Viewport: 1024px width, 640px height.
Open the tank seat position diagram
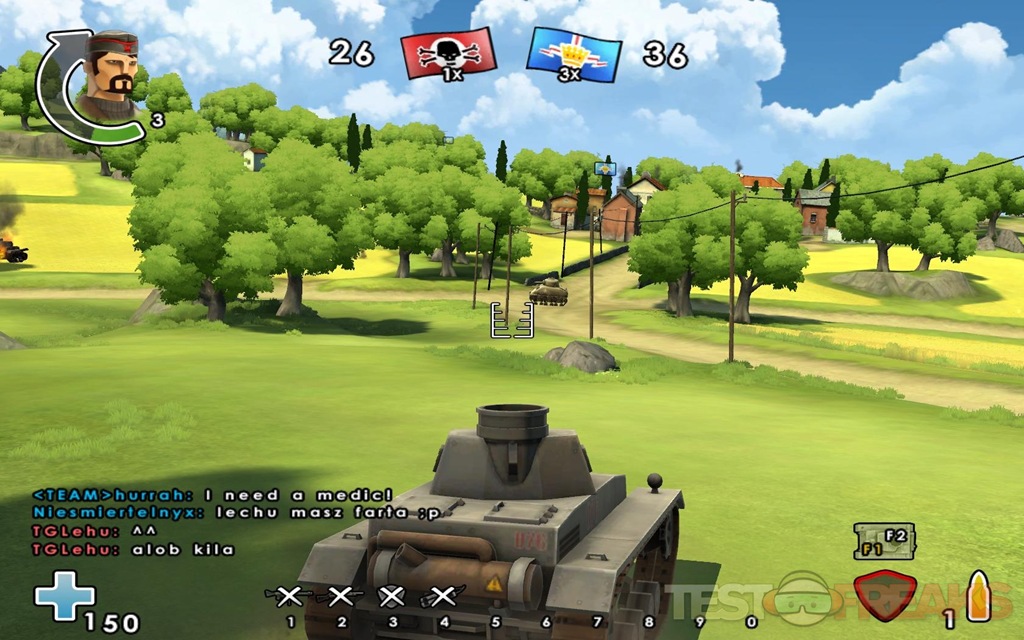880,541
